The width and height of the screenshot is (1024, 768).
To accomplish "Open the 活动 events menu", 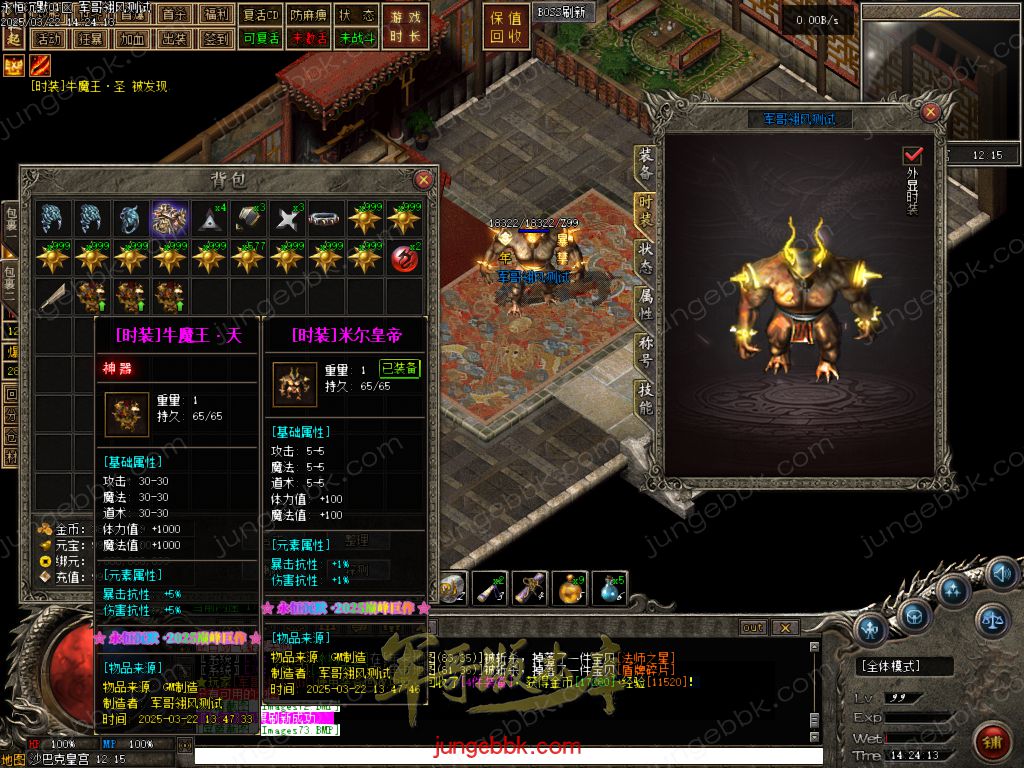I will (x=47, y=39).
